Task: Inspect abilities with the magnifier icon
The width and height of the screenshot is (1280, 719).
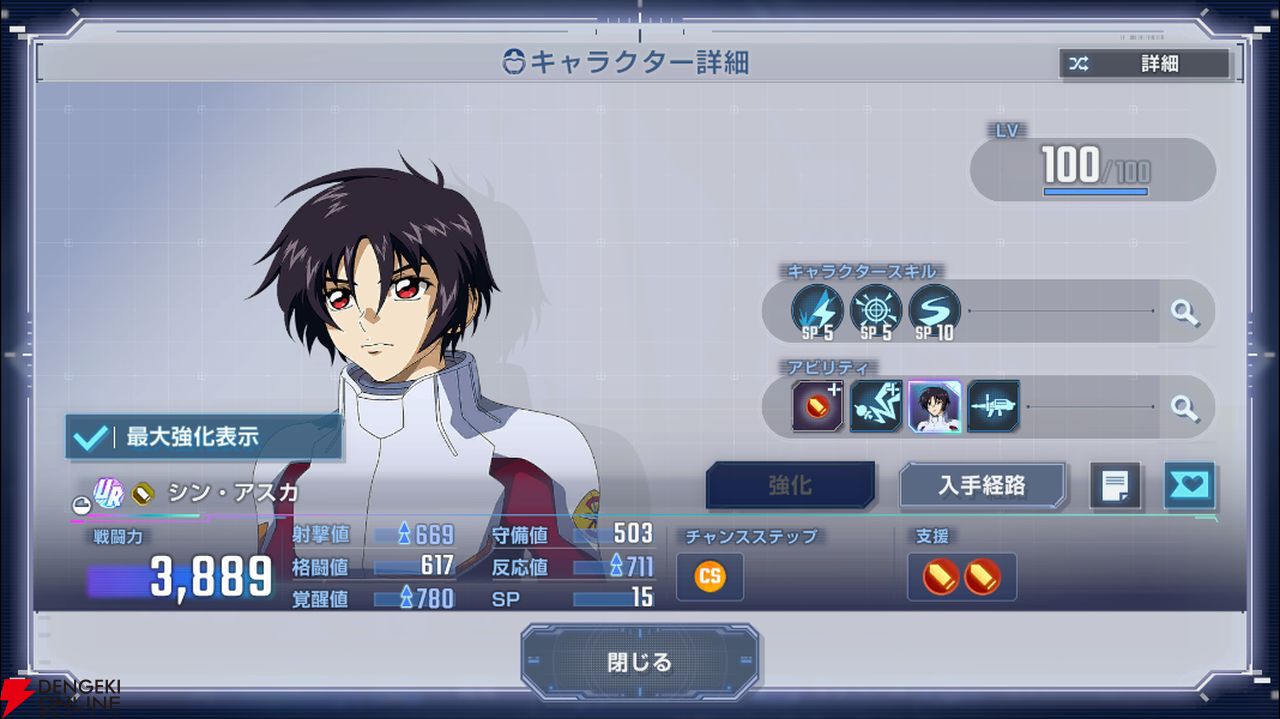Action: click(x=1185, y=407)
